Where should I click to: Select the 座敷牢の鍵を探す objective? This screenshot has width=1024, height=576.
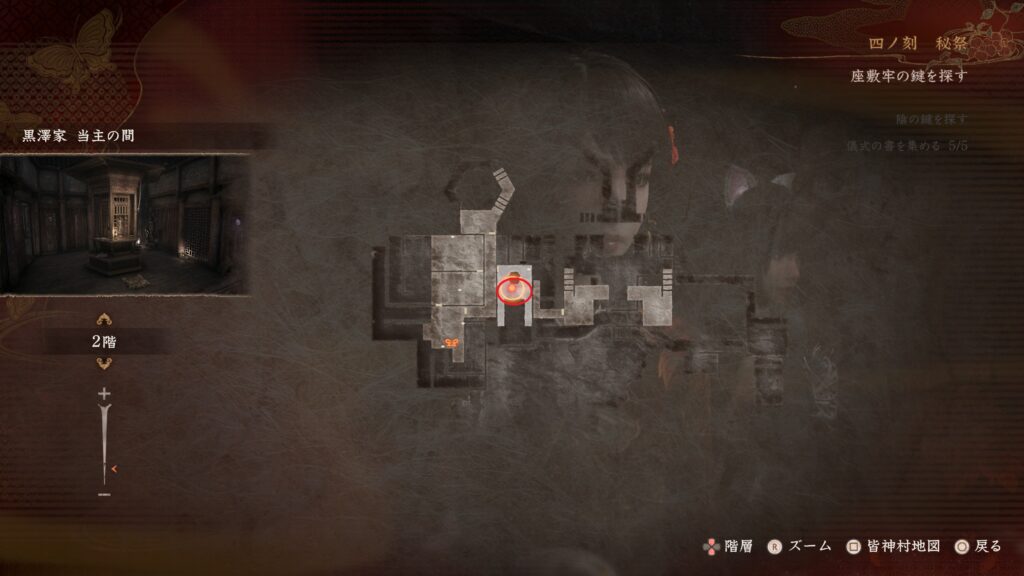[910, 76]
